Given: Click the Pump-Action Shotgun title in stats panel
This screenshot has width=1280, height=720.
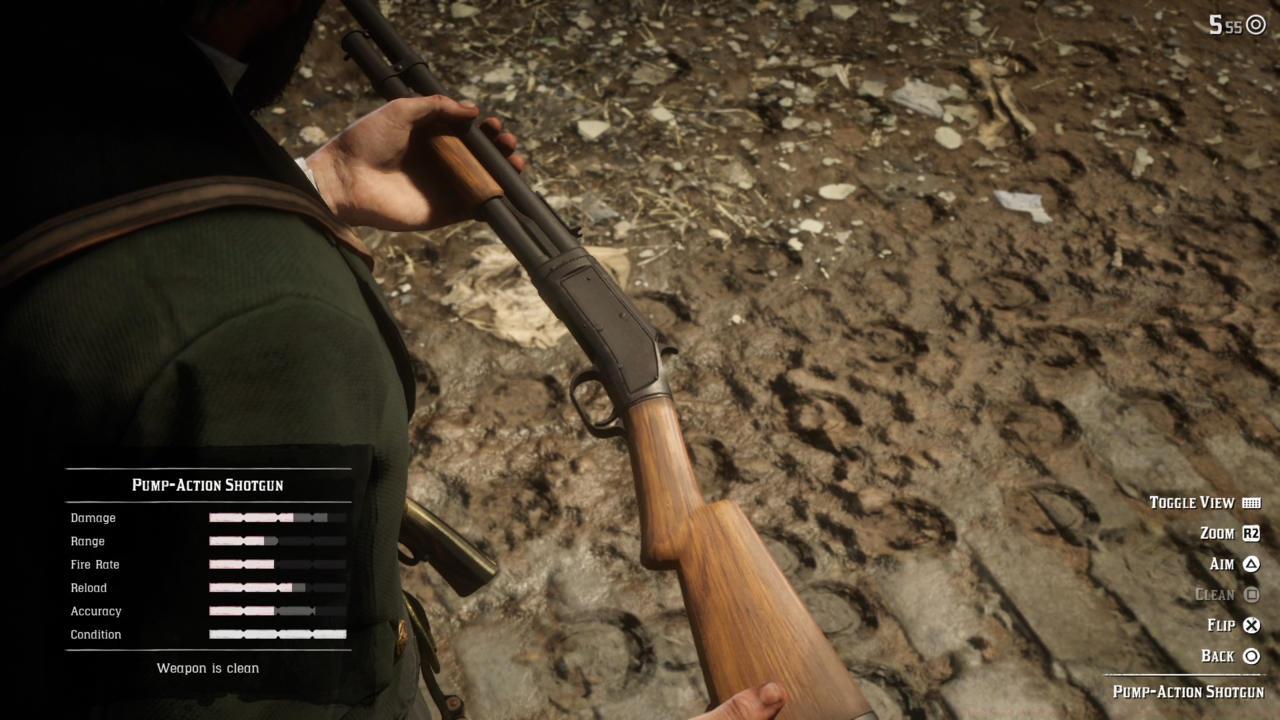Looking at the screenshot, I should pyautogui.click(x=207, y=485).
